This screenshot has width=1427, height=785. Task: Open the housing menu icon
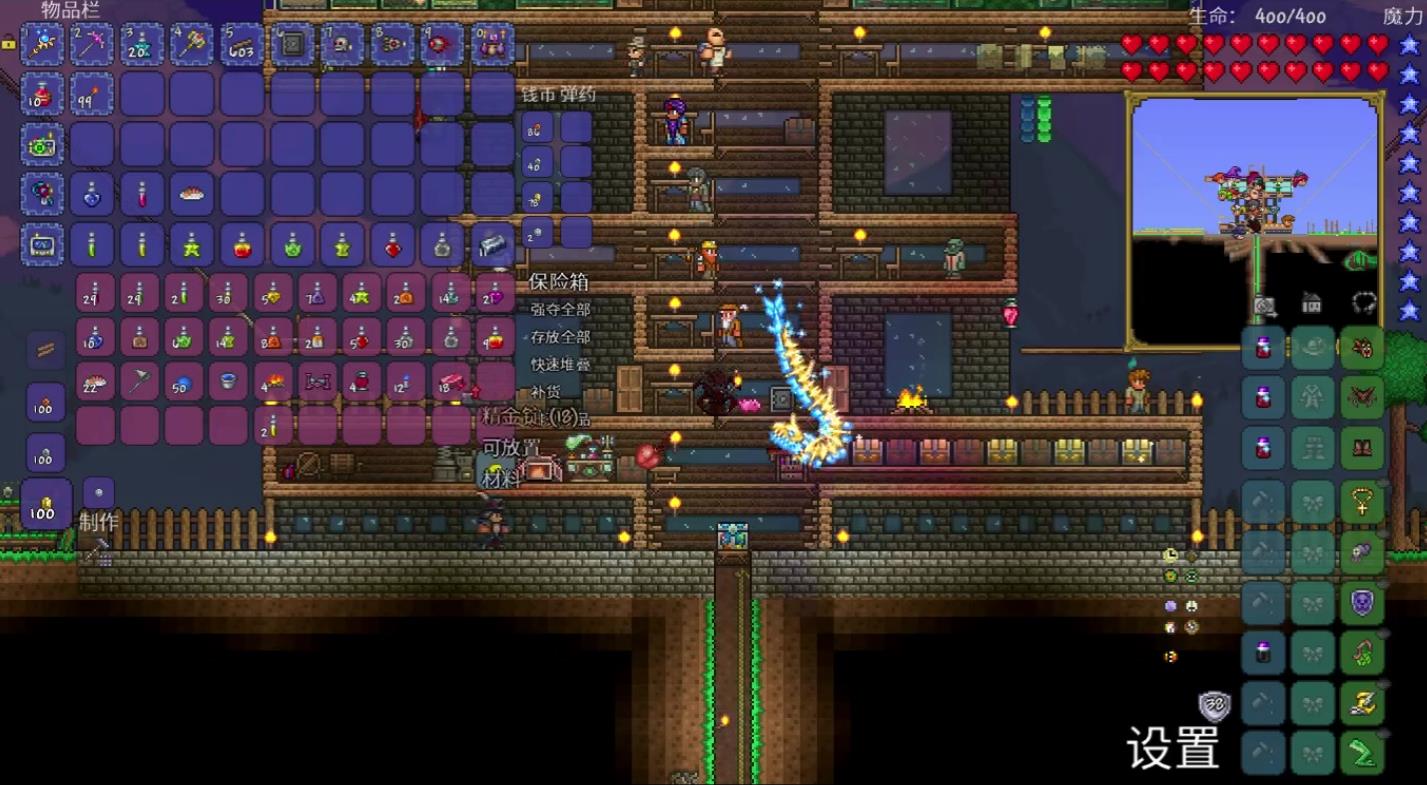pyautogui.click(x=1312, y=303)
